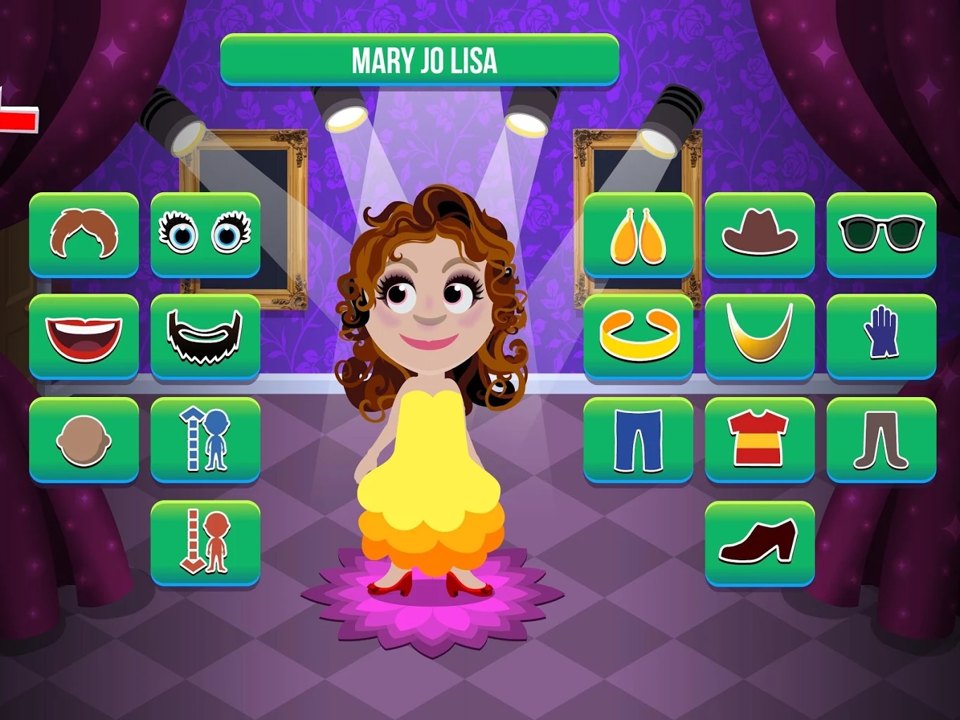Open the high-heel shoe category
960x720 pixels.
(760, 542)
